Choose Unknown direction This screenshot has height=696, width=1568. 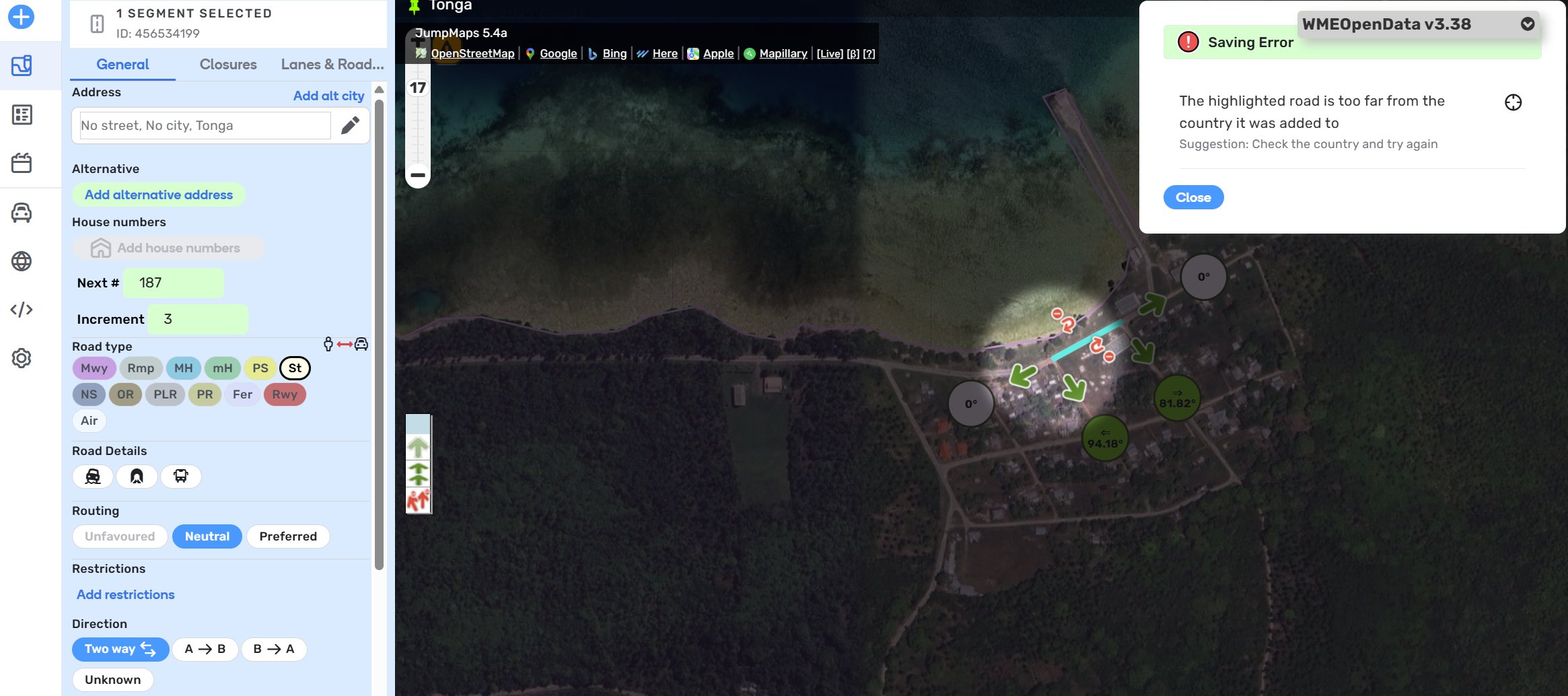point(112,680)
